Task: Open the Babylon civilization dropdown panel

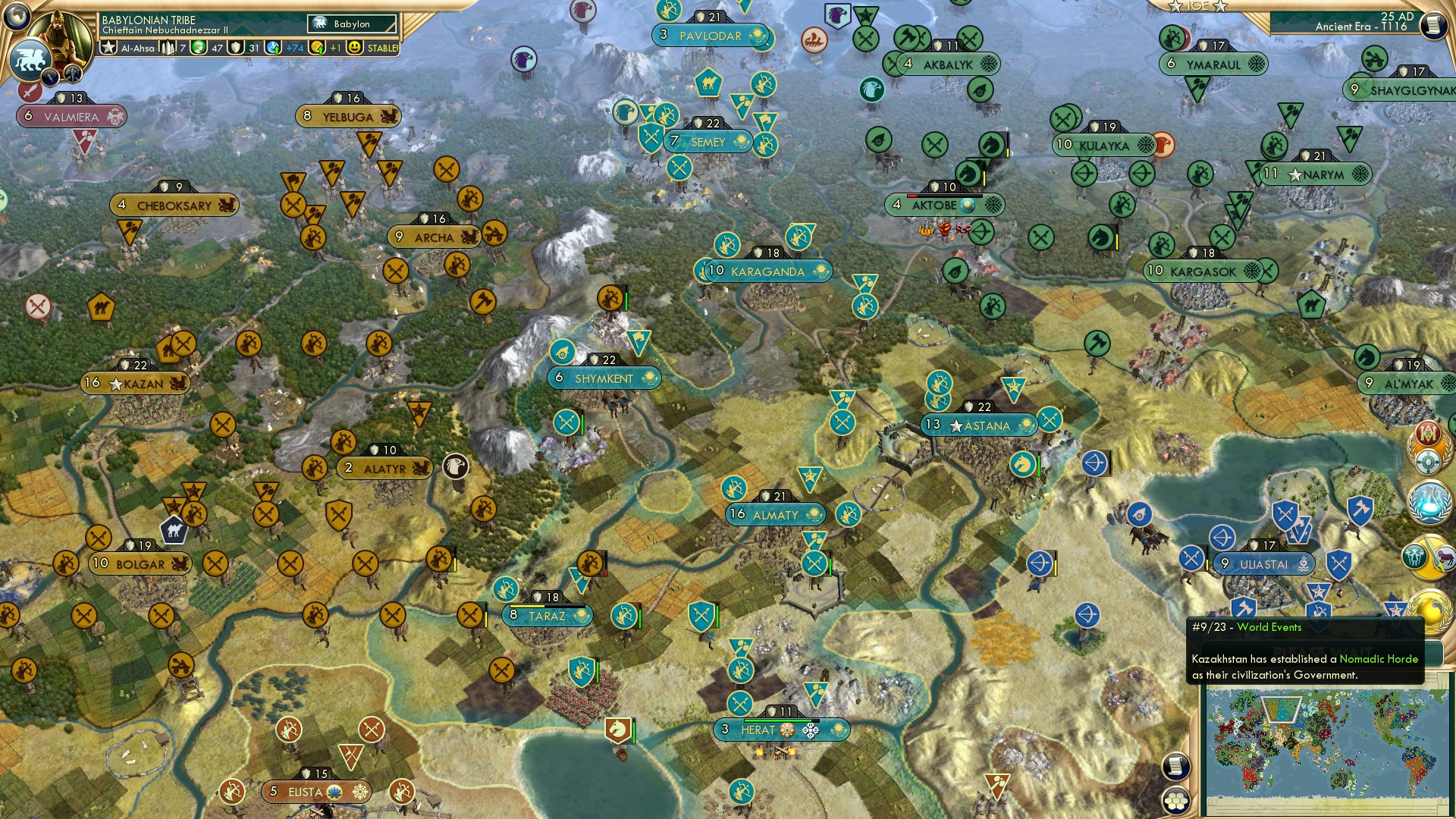Action: [x=351, y=24]
